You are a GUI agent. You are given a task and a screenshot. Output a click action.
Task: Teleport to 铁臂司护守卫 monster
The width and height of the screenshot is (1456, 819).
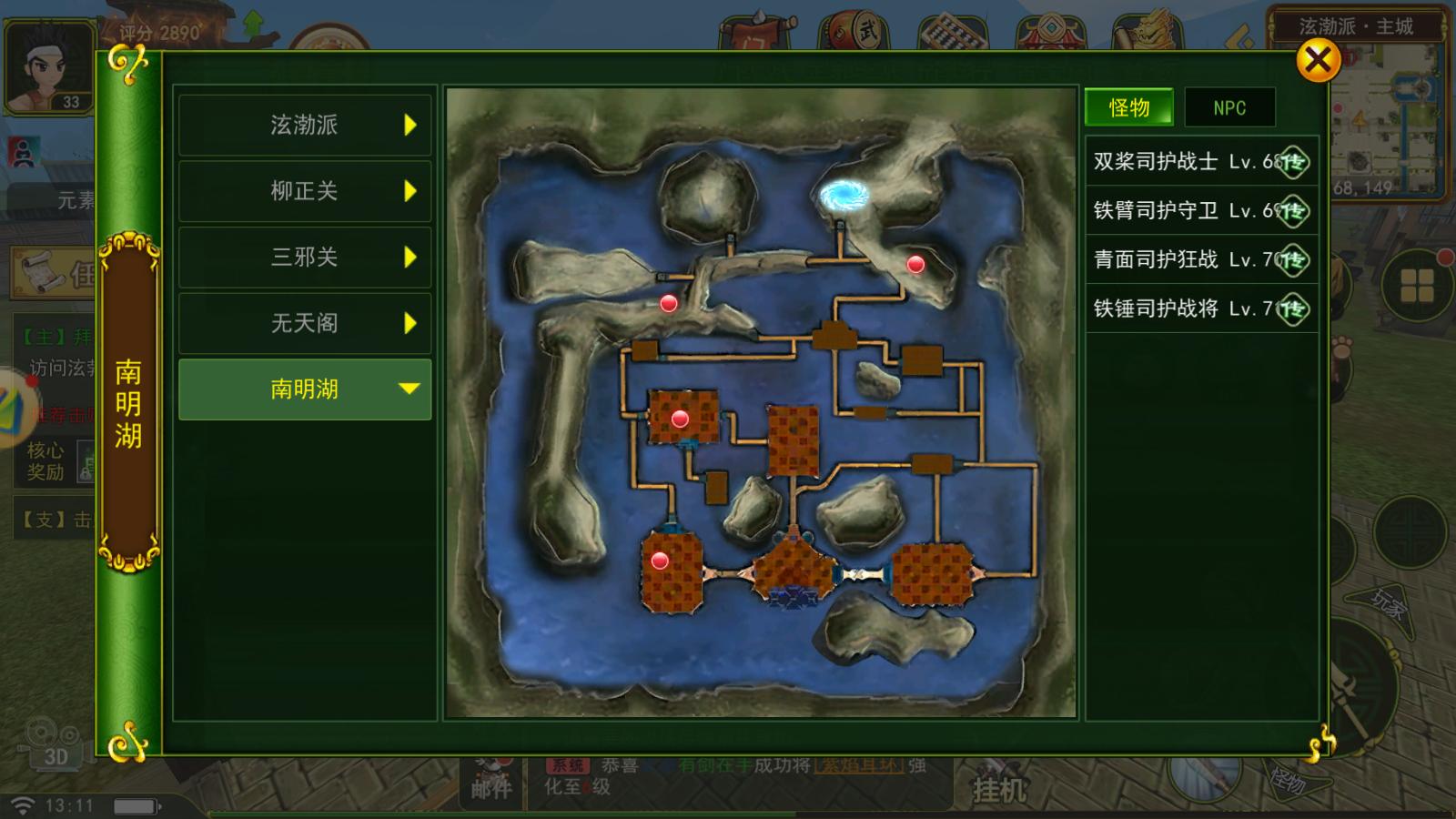(1291, 211)
